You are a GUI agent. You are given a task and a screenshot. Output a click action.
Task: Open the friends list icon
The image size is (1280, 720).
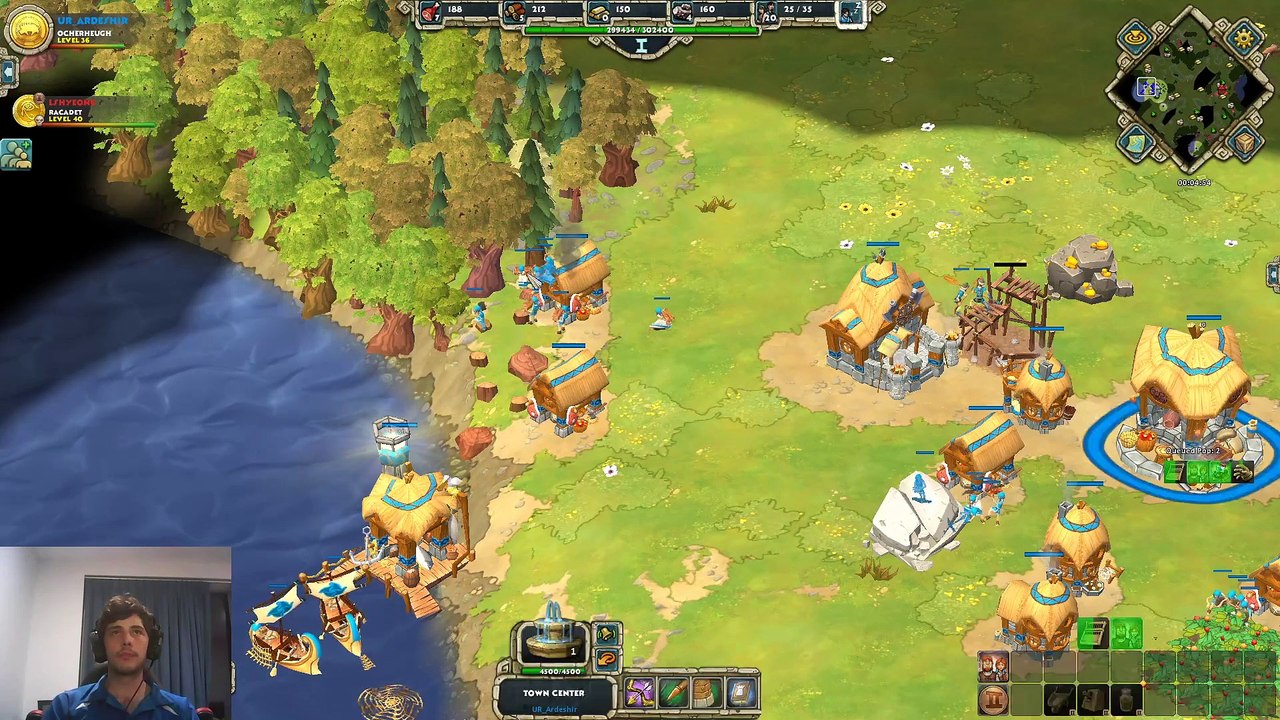pyautogui.click(x=16, y=153)
